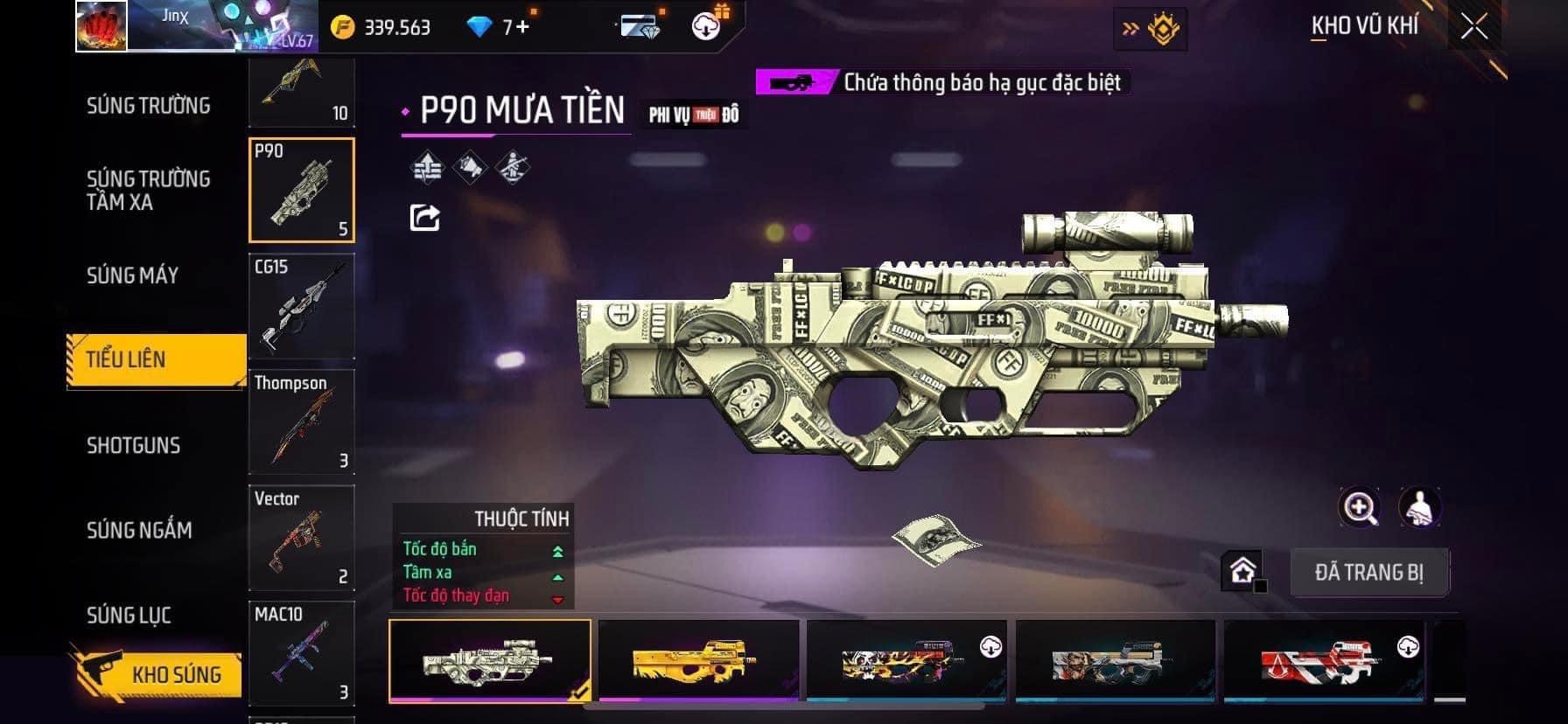
Task: Switch to the Súng Trường category
Action: click(148, 106)
